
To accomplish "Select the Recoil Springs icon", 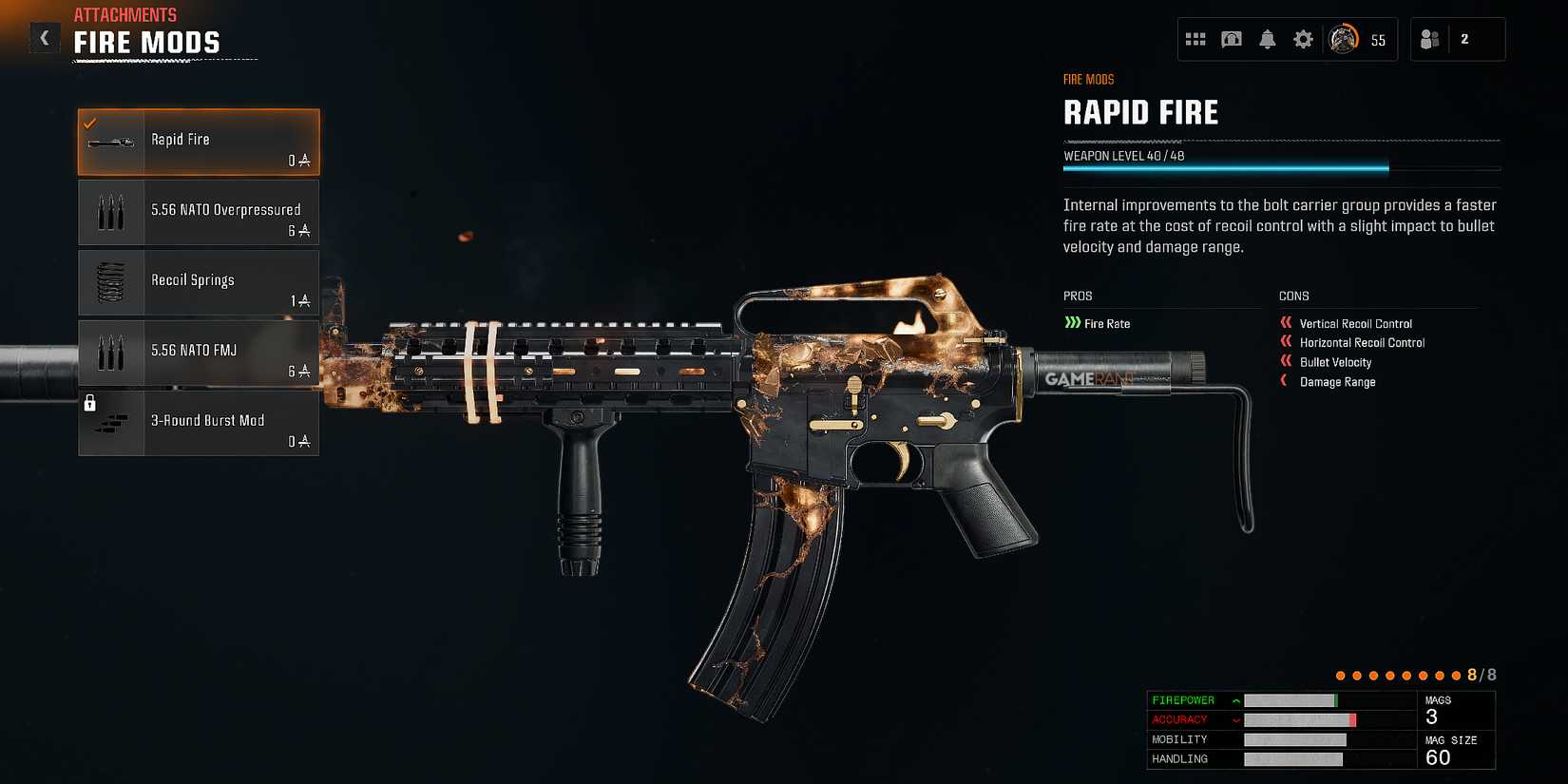I will [110, 281].
